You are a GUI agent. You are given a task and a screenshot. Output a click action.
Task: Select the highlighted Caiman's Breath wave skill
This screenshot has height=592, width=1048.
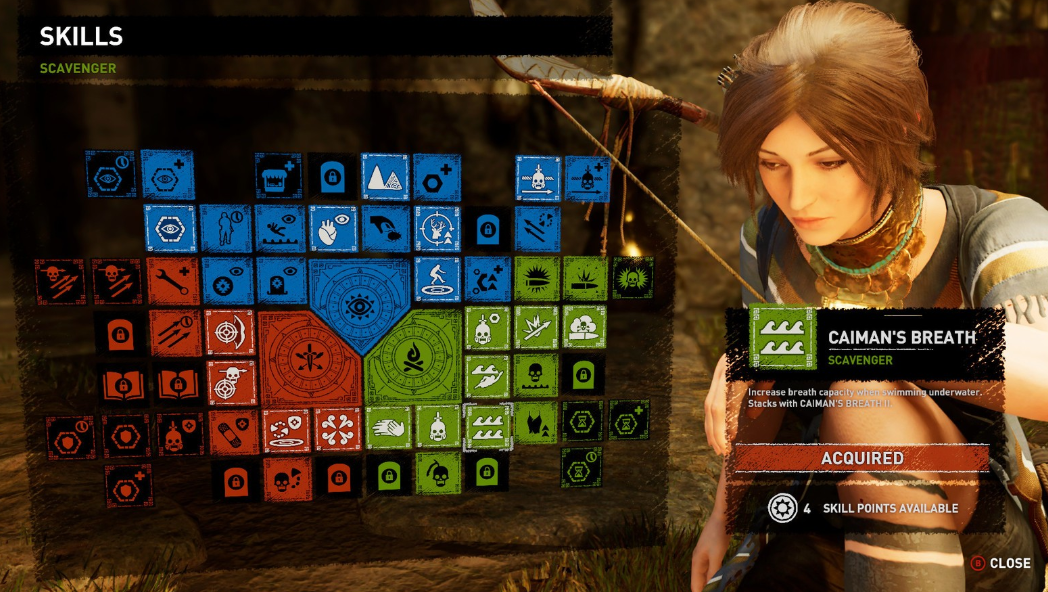(489, 426)
